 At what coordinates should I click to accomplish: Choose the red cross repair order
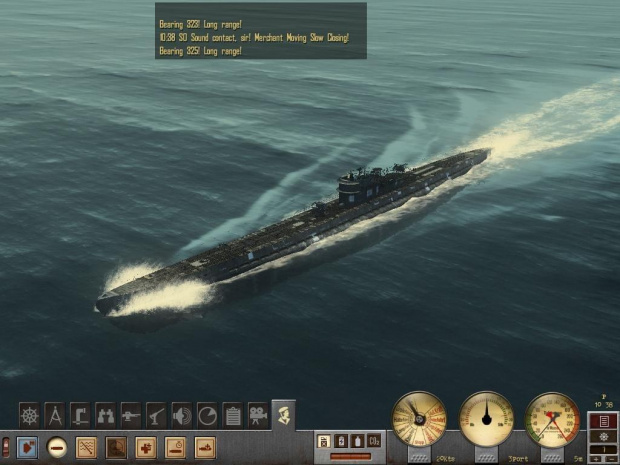tap(146, 447)
